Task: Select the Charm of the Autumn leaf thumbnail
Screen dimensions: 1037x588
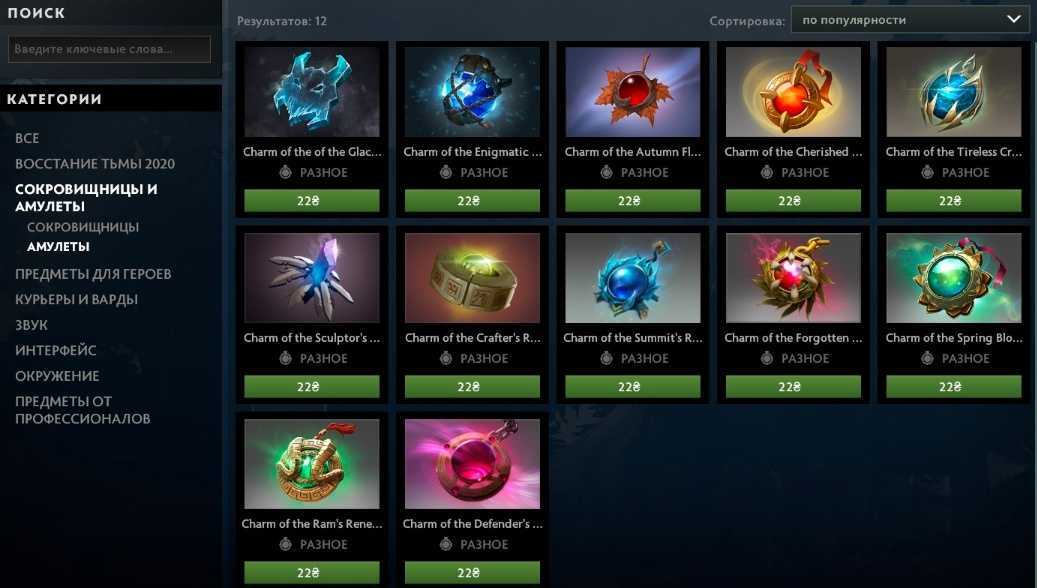Action: 632,92
